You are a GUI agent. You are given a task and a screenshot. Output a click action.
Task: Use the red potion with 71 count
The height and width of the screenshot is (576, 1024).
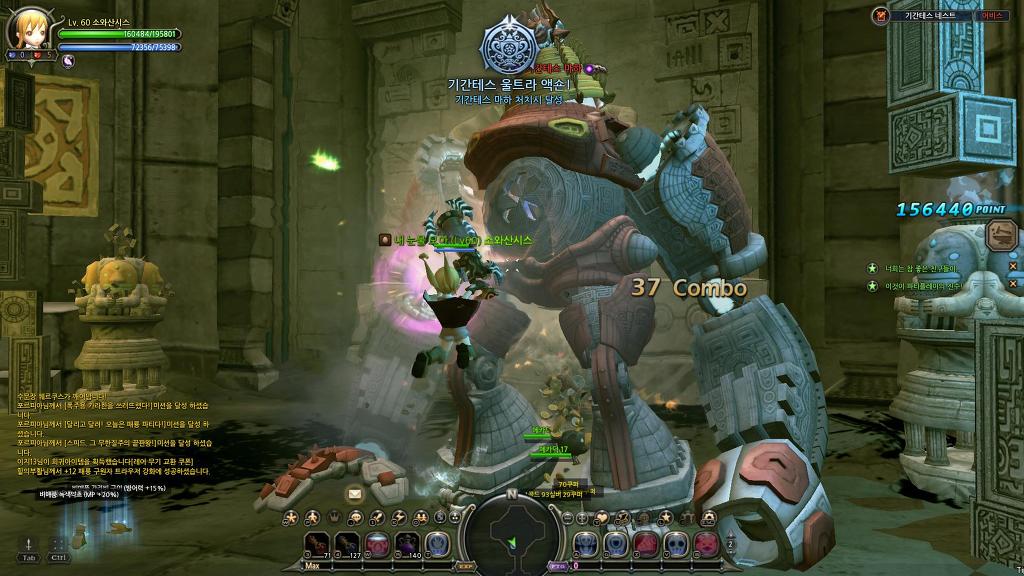318,545
